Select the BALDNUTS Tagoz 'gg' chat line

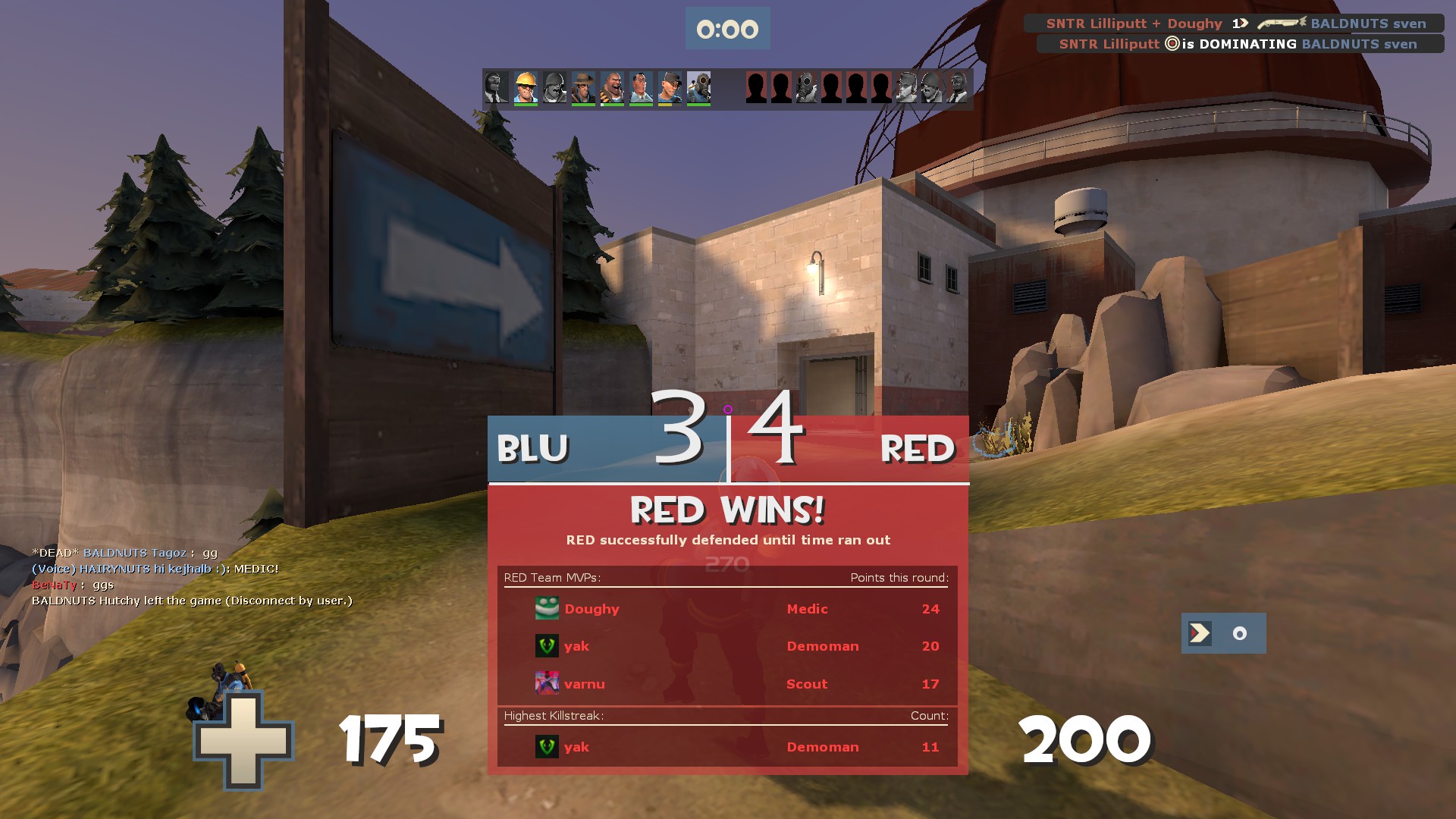pyautogui.click(x=125, y=553)
